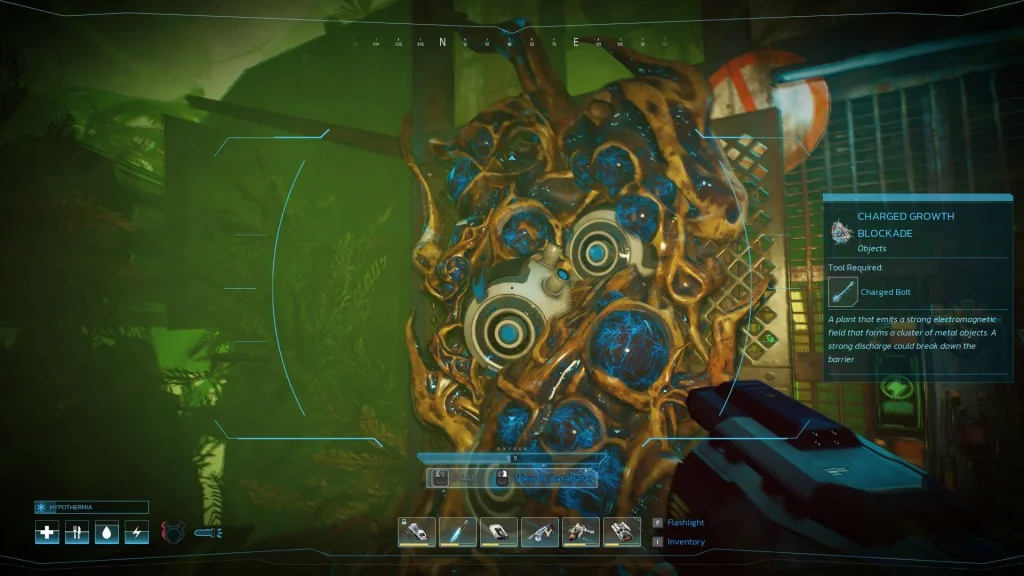Select the water droplet thirst icon
Image resolution: width=1024 pixels, height=576 pixels.
(107, 532)
